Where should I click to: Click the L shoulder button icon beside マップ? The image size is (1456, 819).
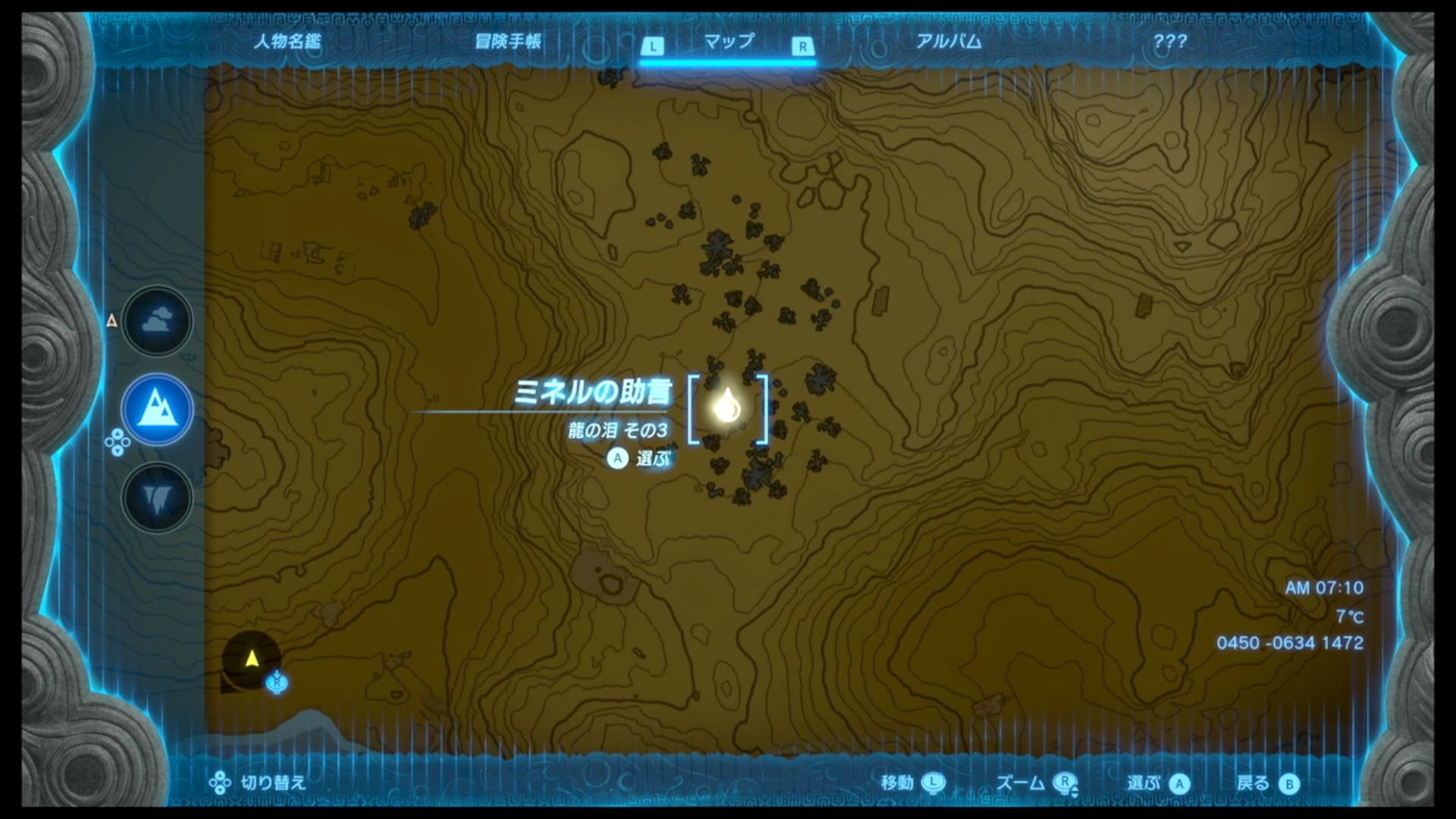click(654, 45)
